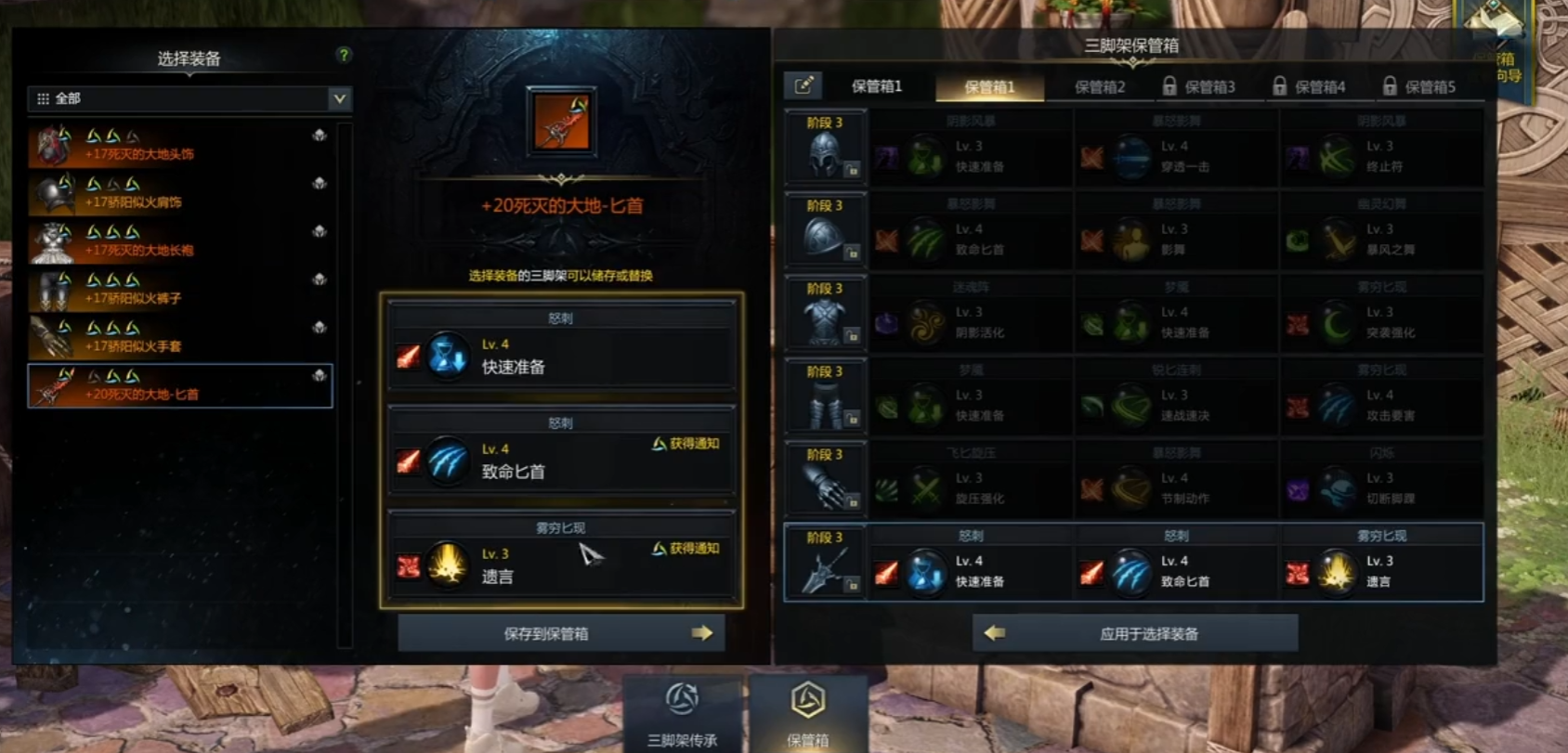Toggle 获得通知 on 致命匕首
1568x753 pixels.
[686, 444]
